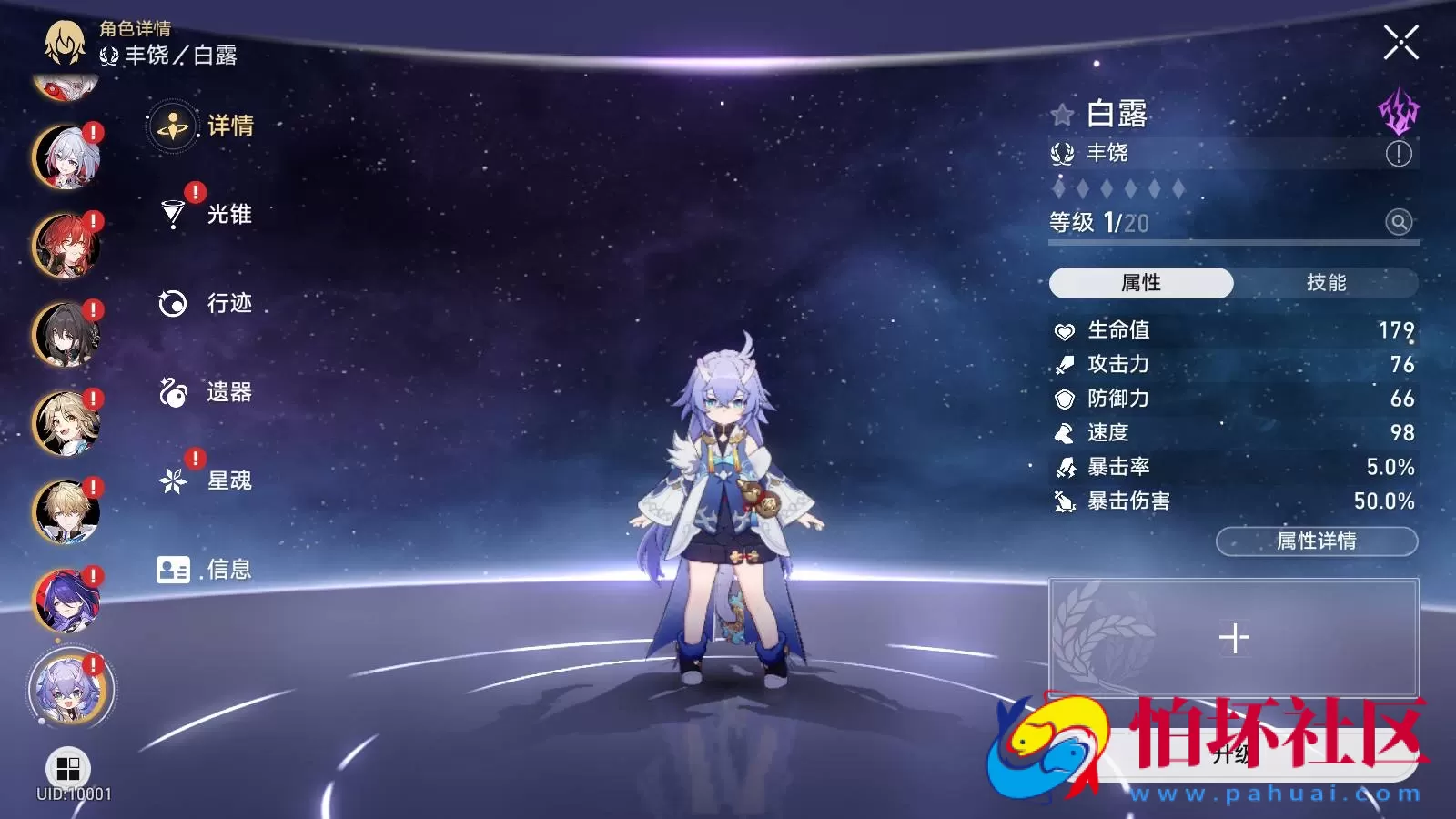Select the purple-haired masked character portrait
Screen dimensions: 1456x819
[66, 601]
